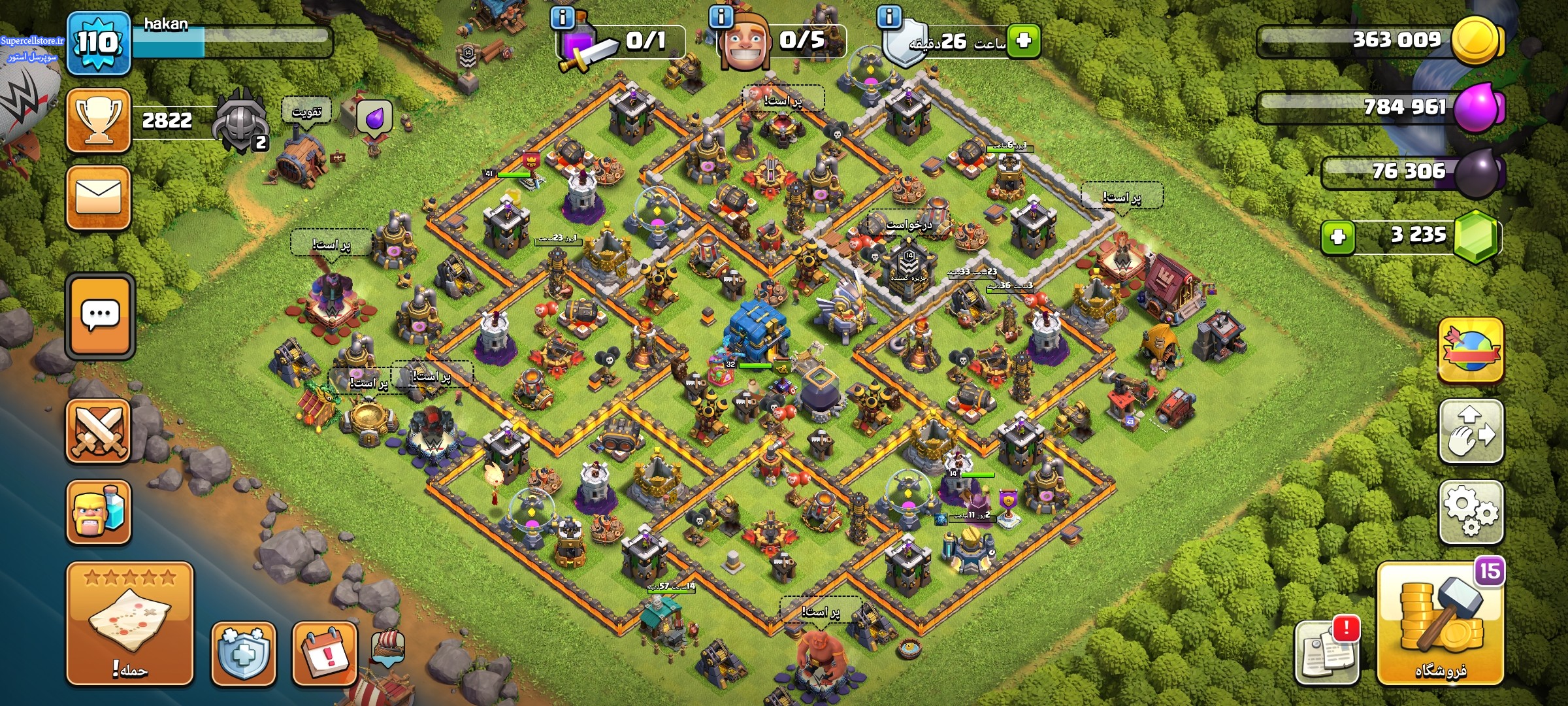Open the chat speech bubble panel

(100, 316)
